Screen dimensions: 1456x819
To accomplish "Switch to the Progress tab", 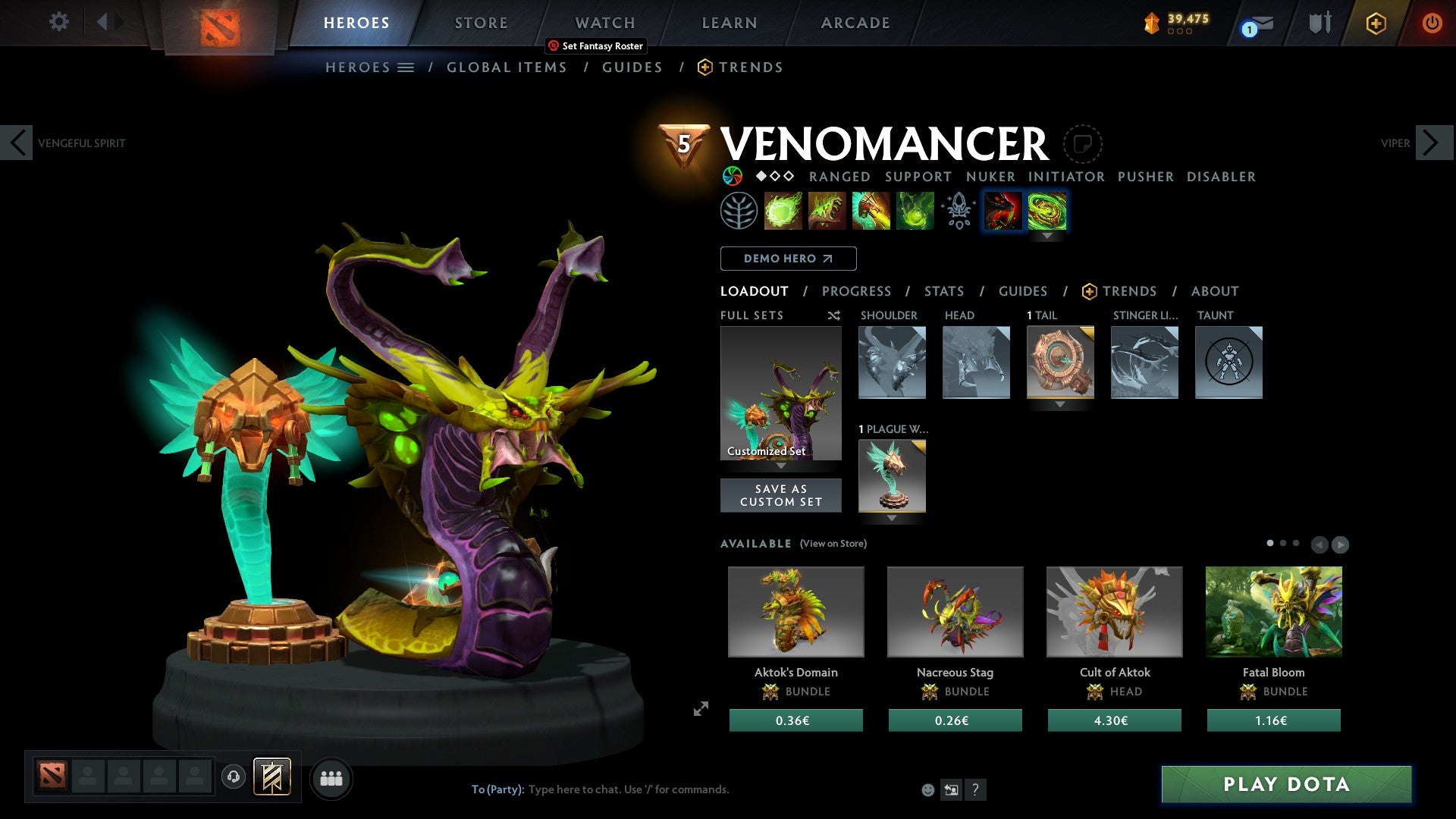I will click(x=857, y=291).
